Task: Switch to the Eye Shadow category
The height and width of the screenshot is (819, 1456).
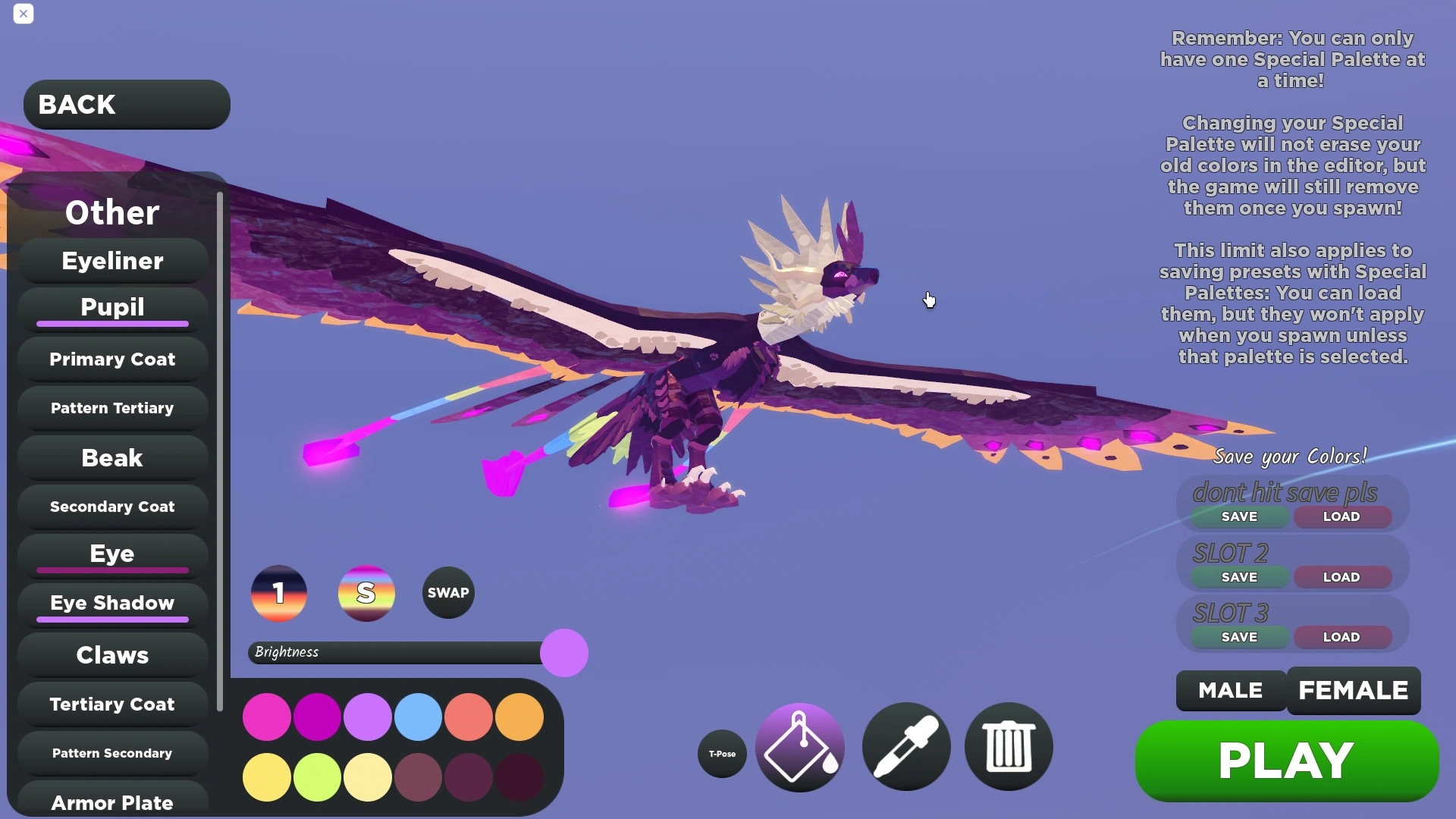Action: tap(111, 603)
